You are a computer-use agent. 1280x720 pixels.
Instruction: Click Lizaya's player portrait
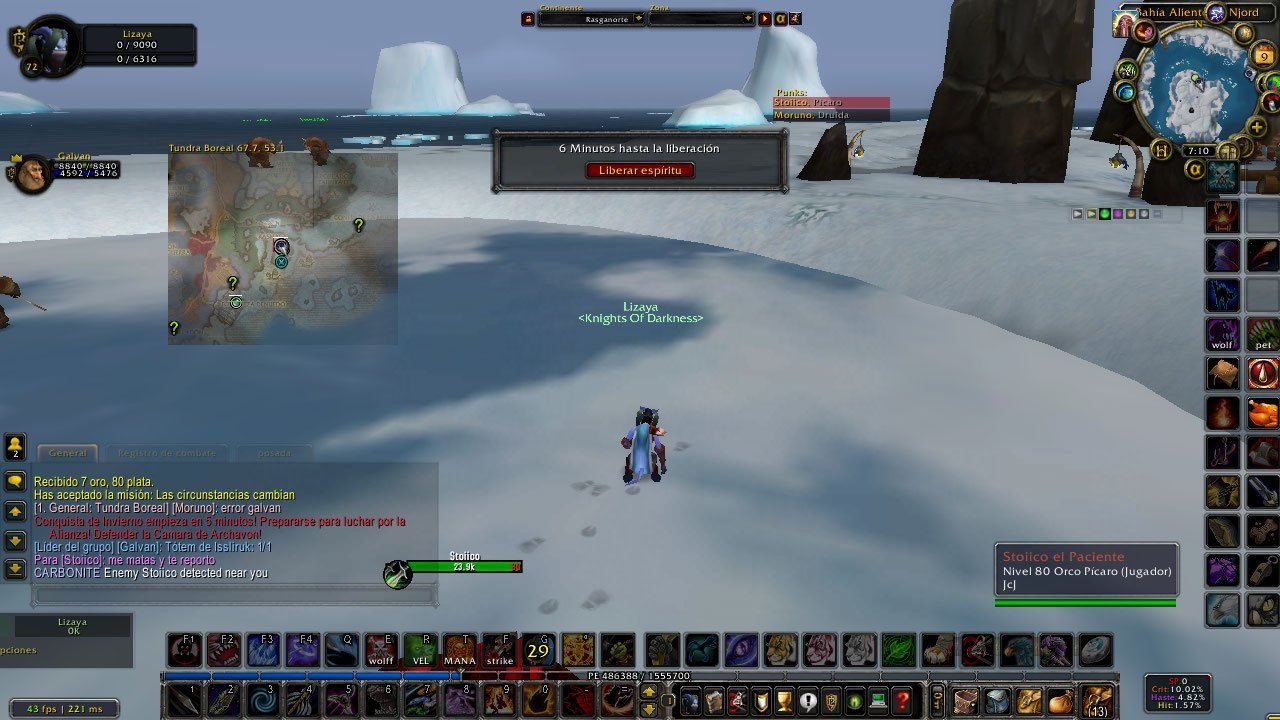pyautogui.click(x=46, y=43)
